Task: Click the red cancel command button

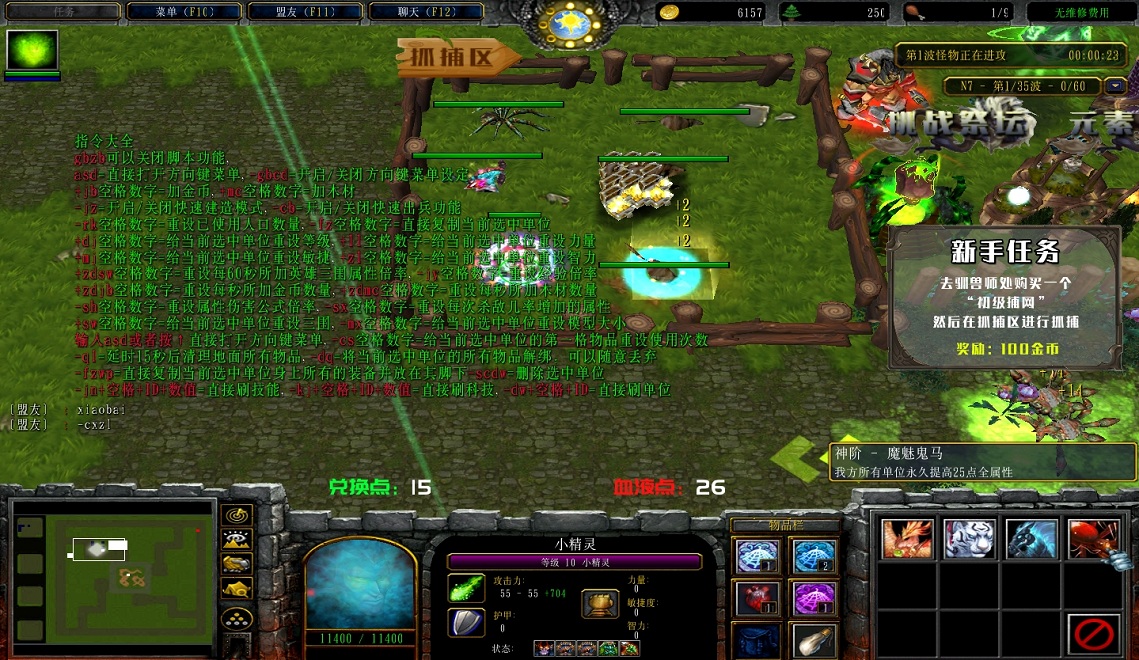Action: tap(1093, 632)
